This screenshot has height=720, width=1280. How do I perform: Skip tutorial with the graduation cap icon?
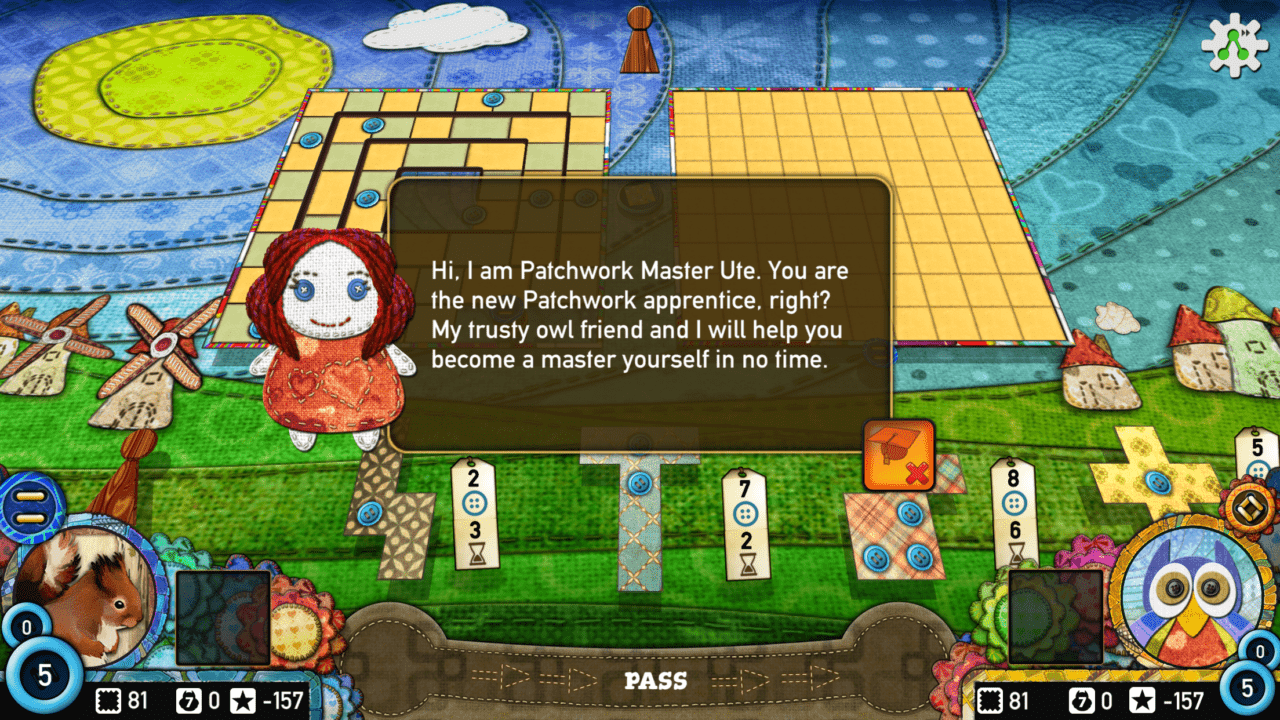coord(898,455)
